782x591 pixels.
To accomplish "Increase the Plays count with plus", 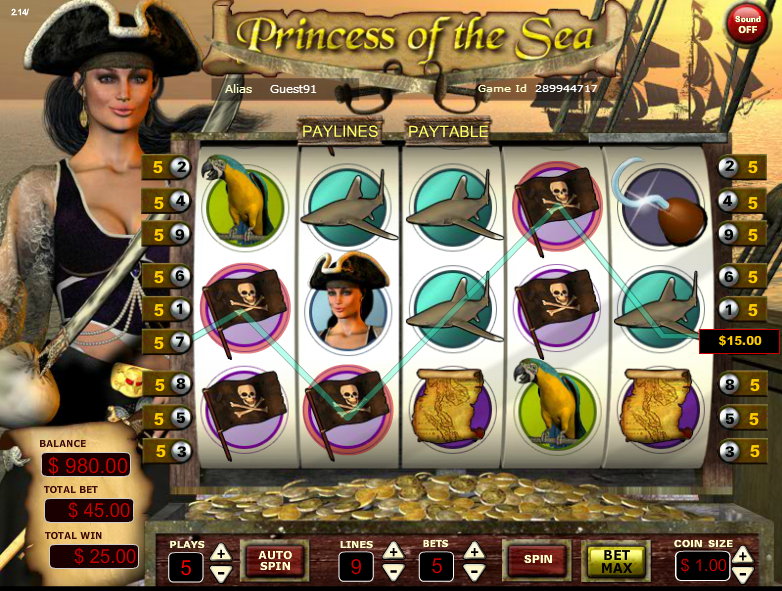I will click(x=222, y=551).
